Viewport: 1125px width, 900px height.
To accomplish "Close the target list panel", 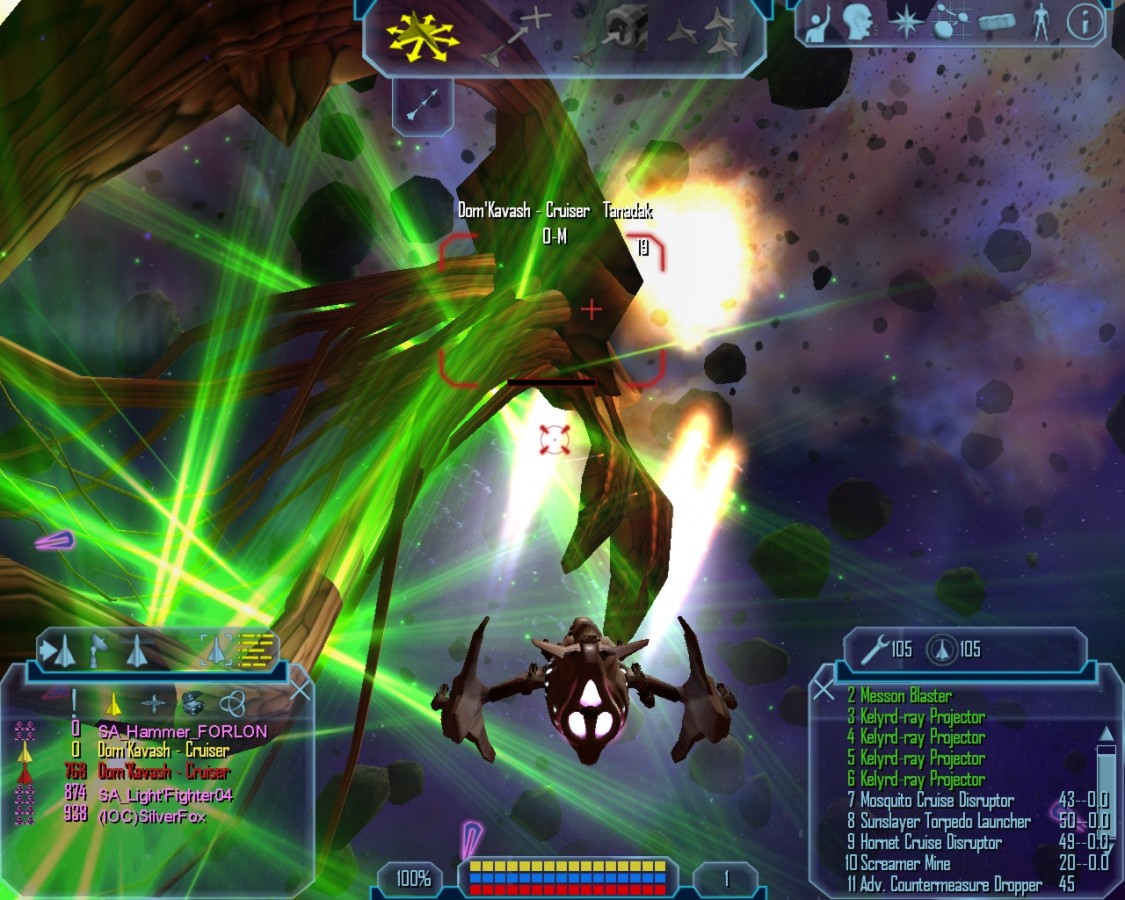I will (x=299, y=689).
